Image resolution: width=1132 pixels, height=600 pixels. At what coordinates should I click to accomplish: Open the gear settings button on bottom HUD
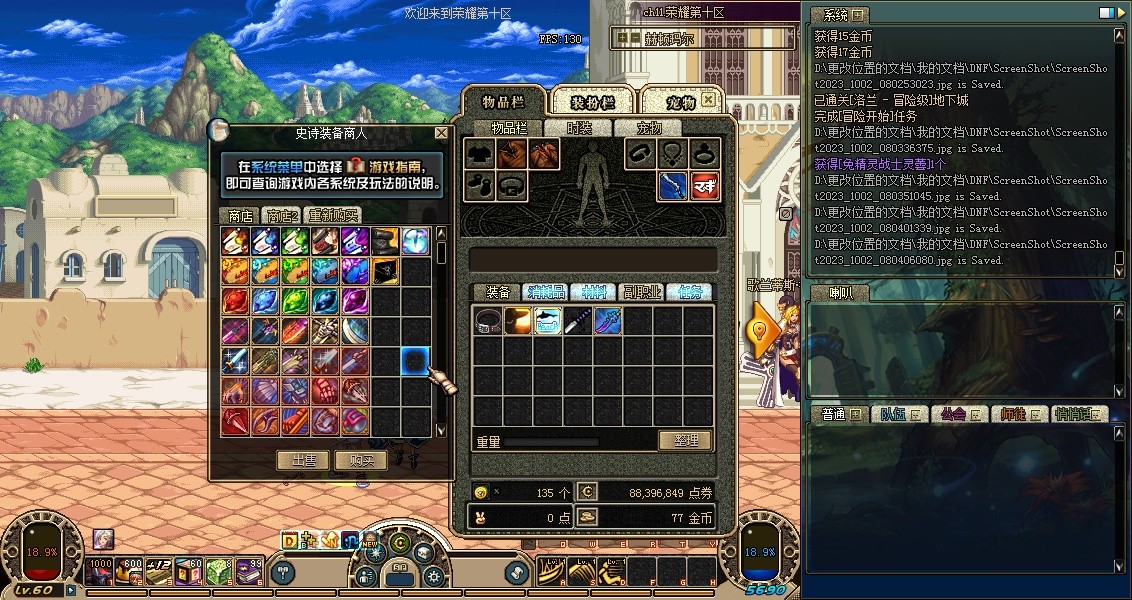[x=434, y=576]
